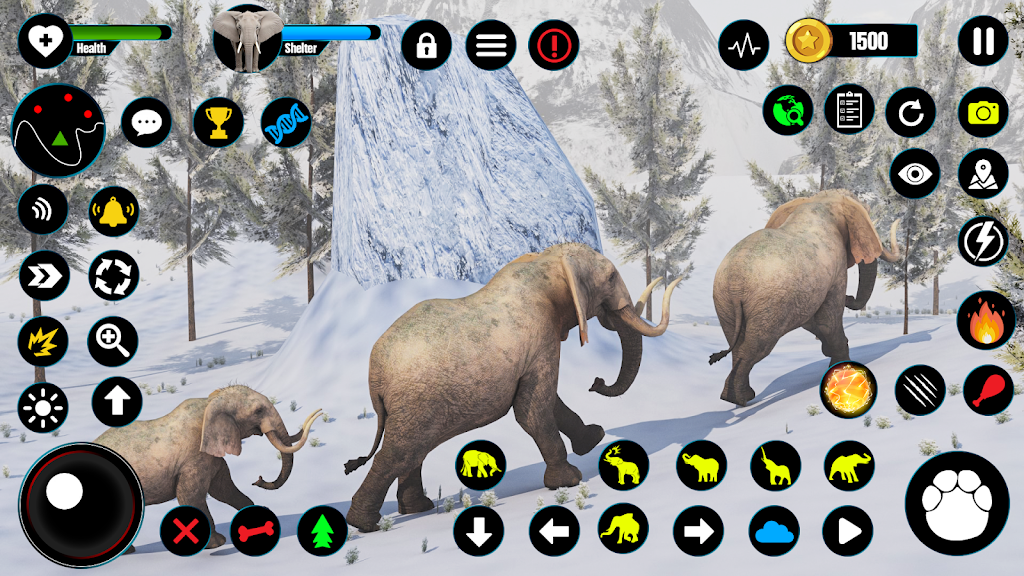Viewport: 1024px width, 576px height.
Task: Open the DNA helix icon
Action: click(286, 123)
